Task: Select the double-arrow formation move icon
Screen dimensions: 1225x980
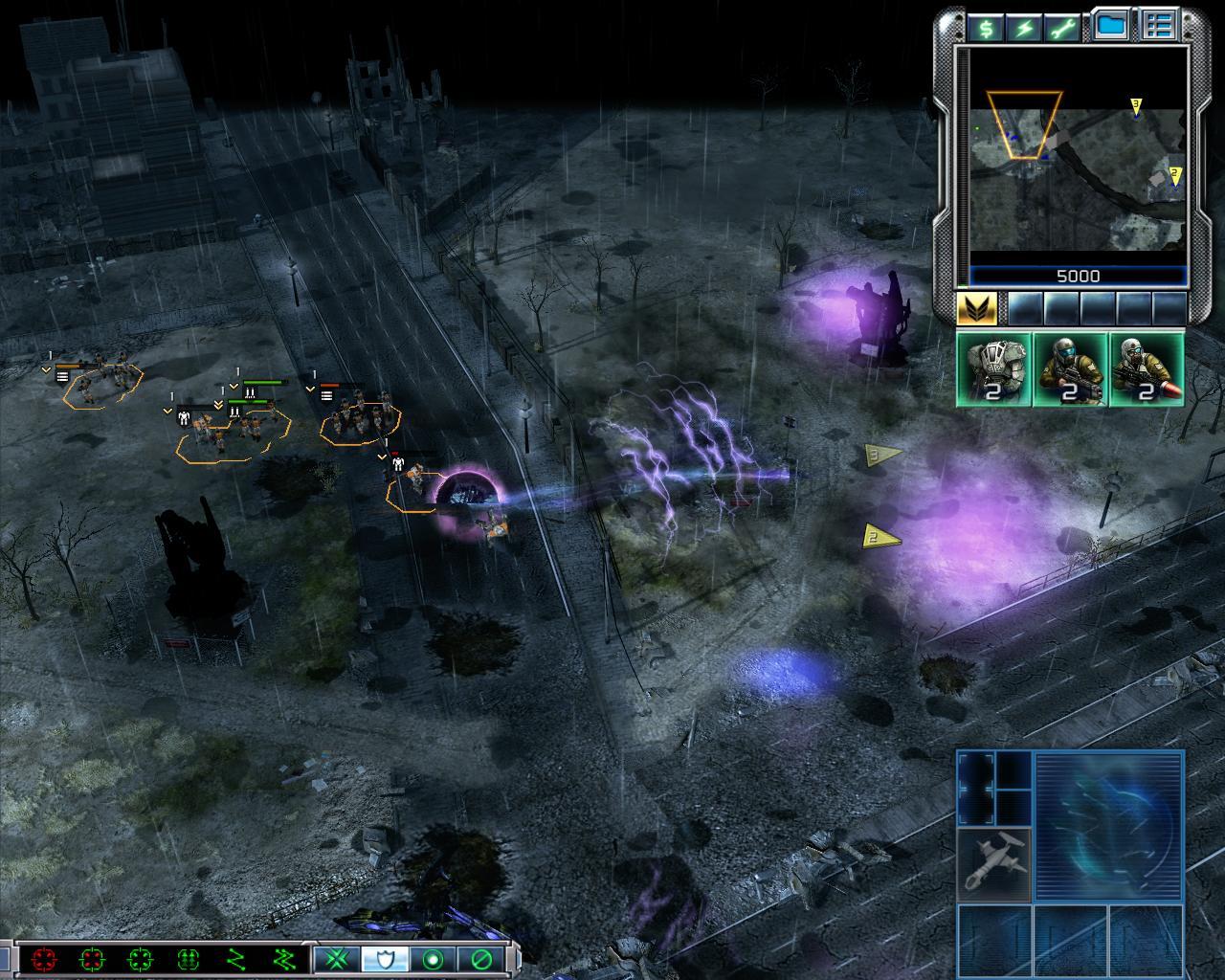Action: click(188, 958)
